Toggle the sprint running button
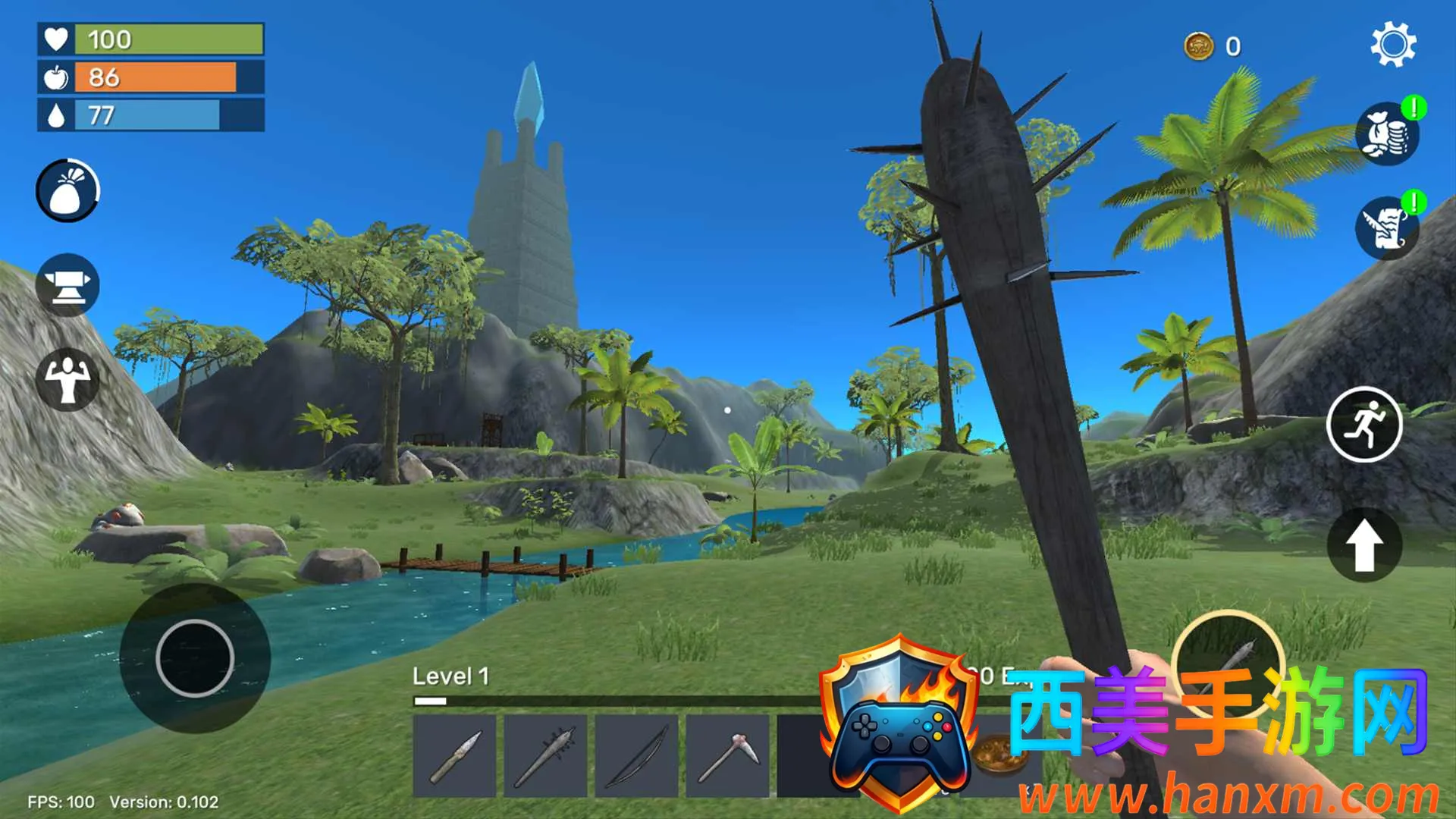This screenshot has width=1456, height=819. (1363, 425)
